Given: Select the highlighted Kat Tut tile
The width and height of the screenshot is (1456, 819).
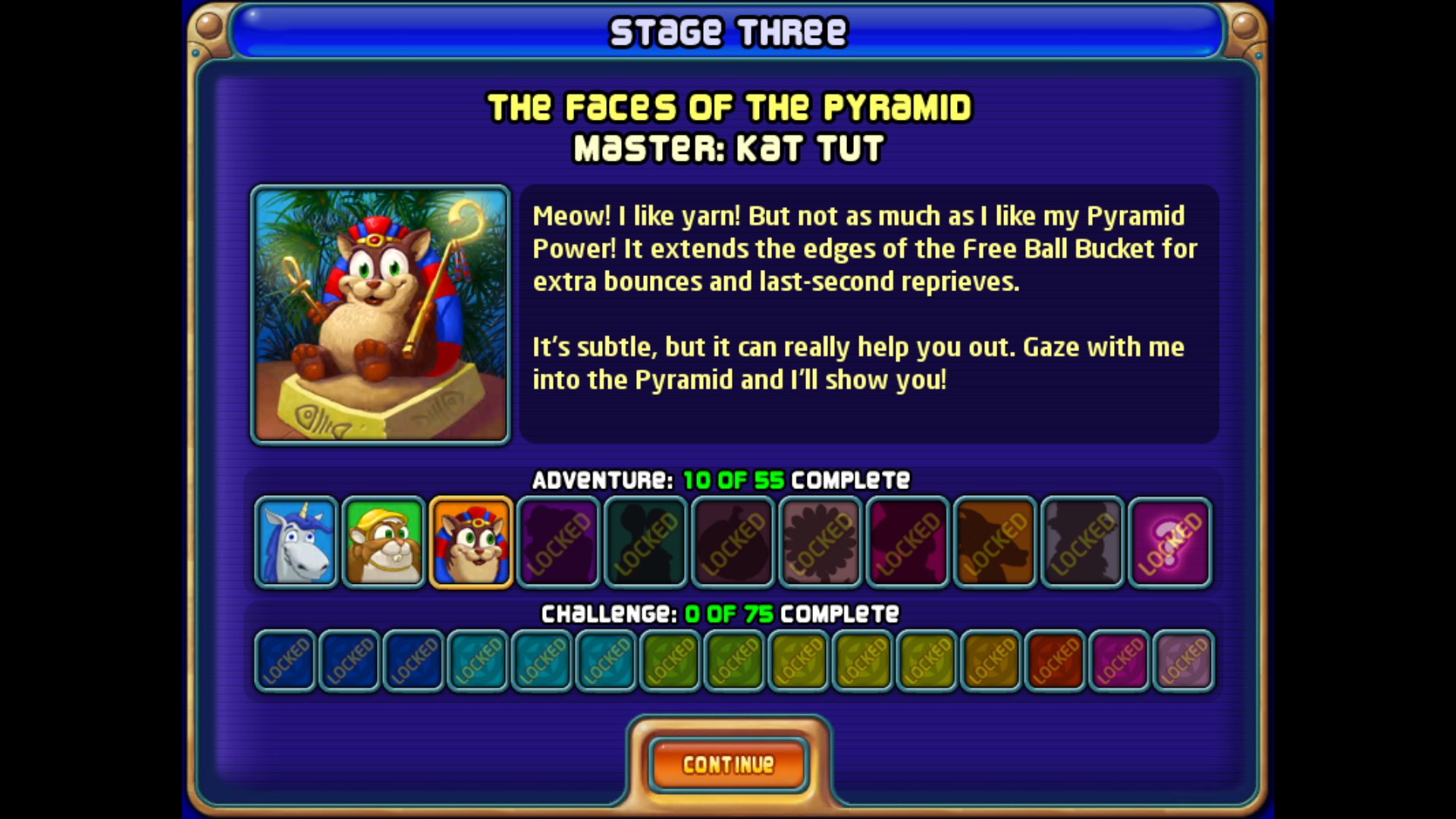Looking at the screenshot, I should (x=471, y=542).
